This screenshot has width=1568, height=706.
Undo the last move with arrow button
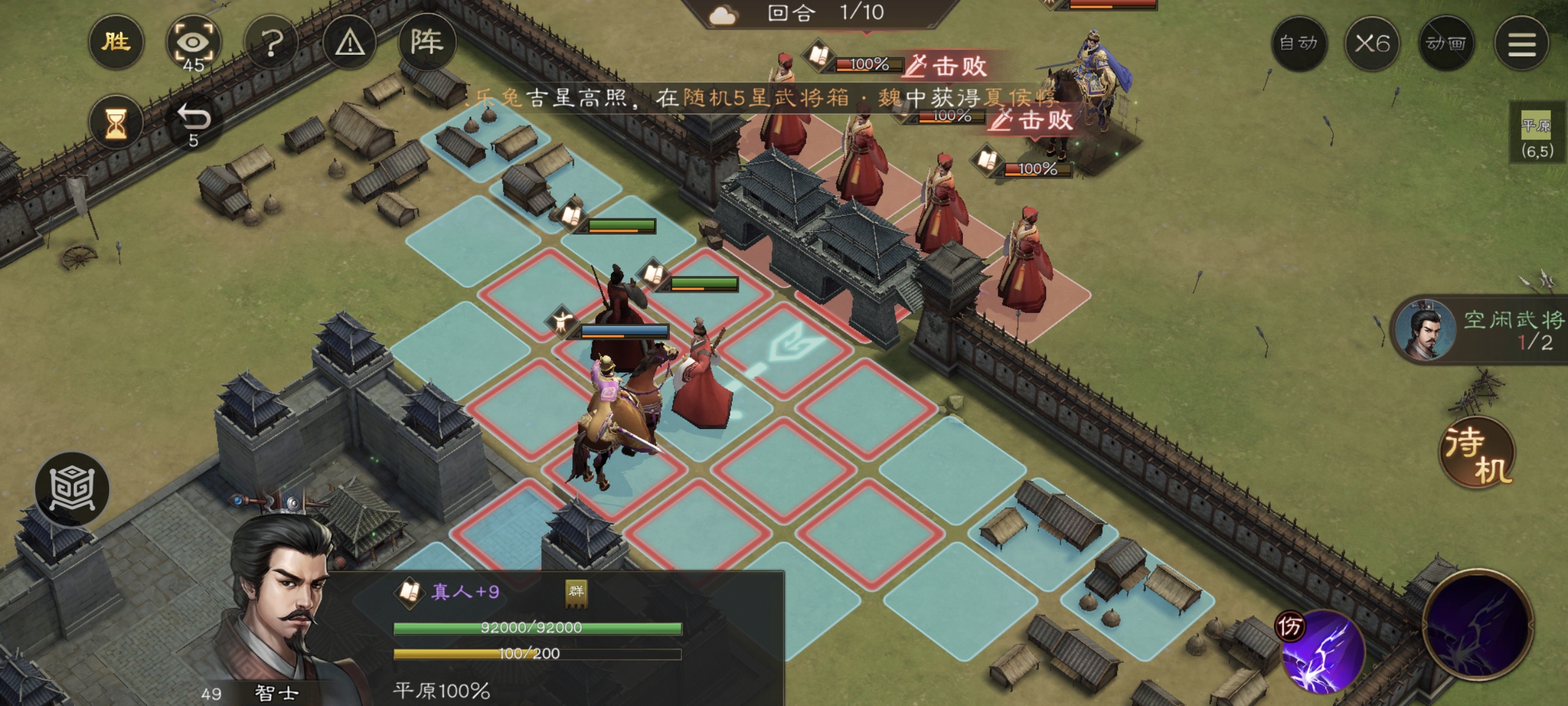click(194, 122)
